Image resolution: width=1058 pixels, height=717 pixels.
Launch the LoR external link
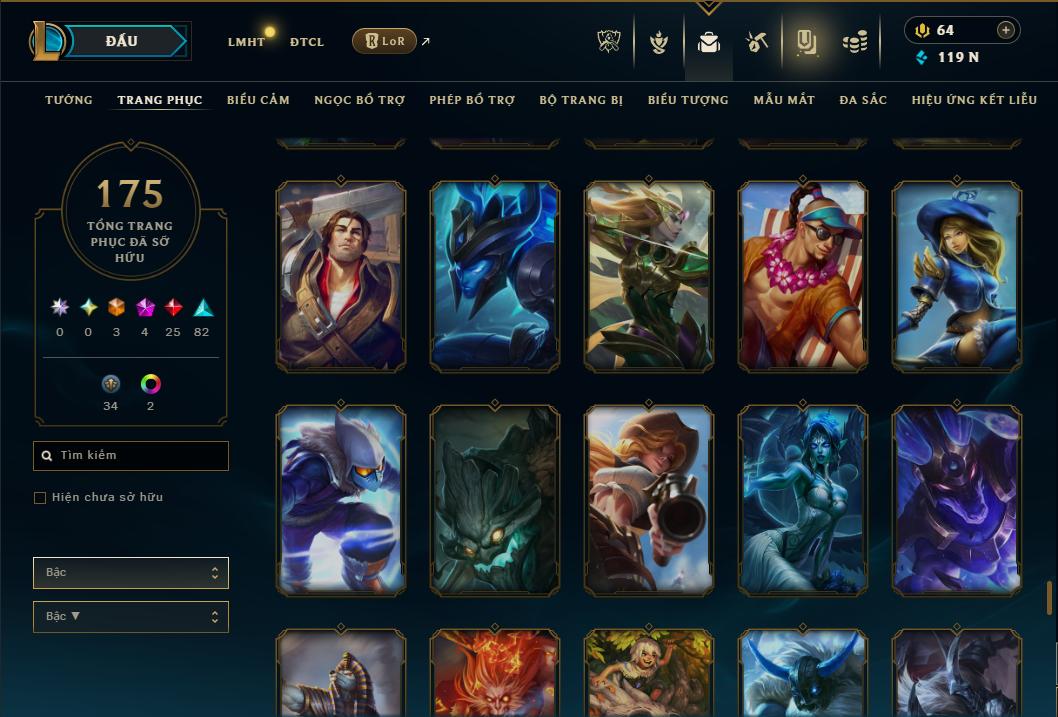tap(385, 41)
